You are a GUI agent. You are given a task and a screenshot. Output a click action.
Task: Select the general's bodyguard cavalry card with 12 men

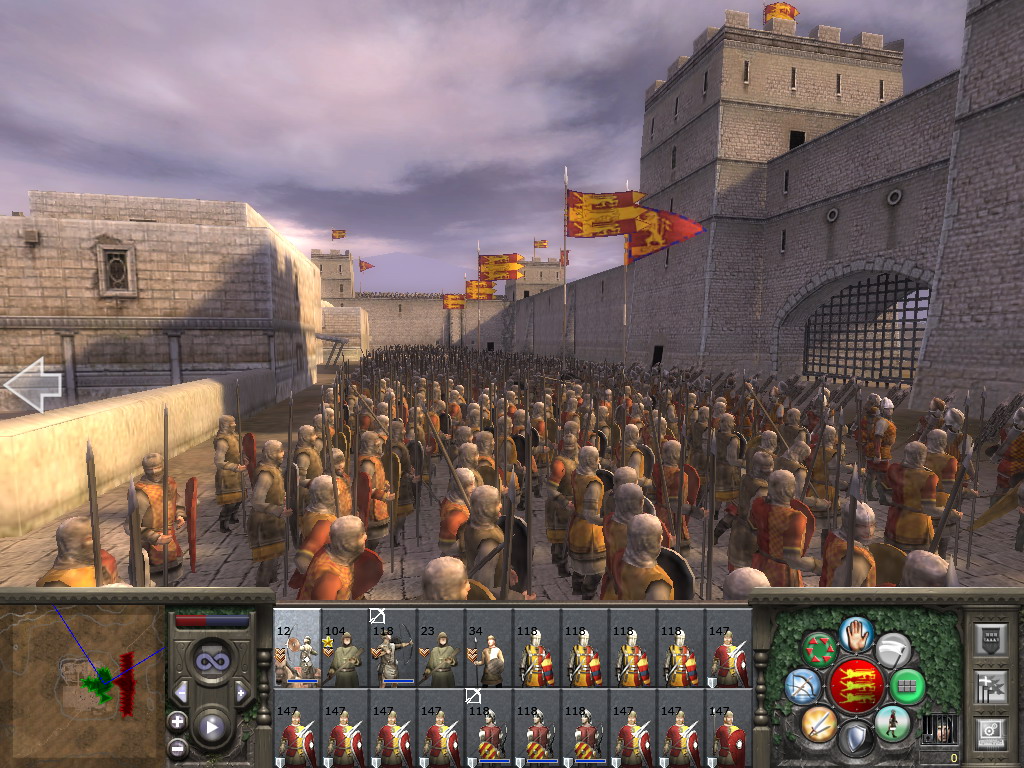click(297, 648)
